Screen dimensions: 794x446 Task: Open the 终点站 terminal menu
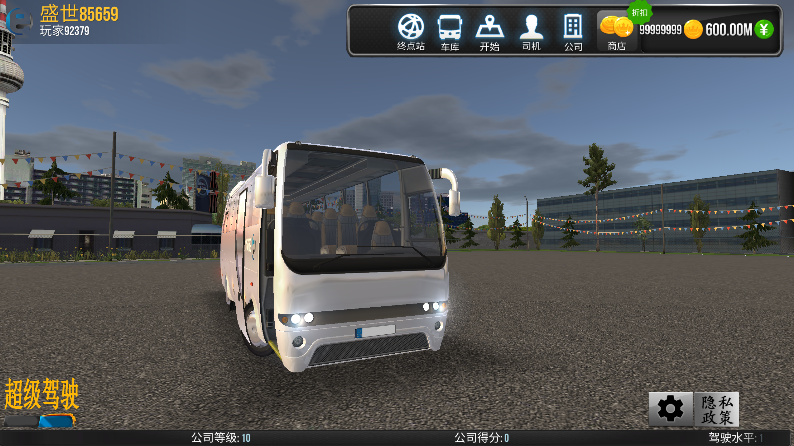pos(410,31)
